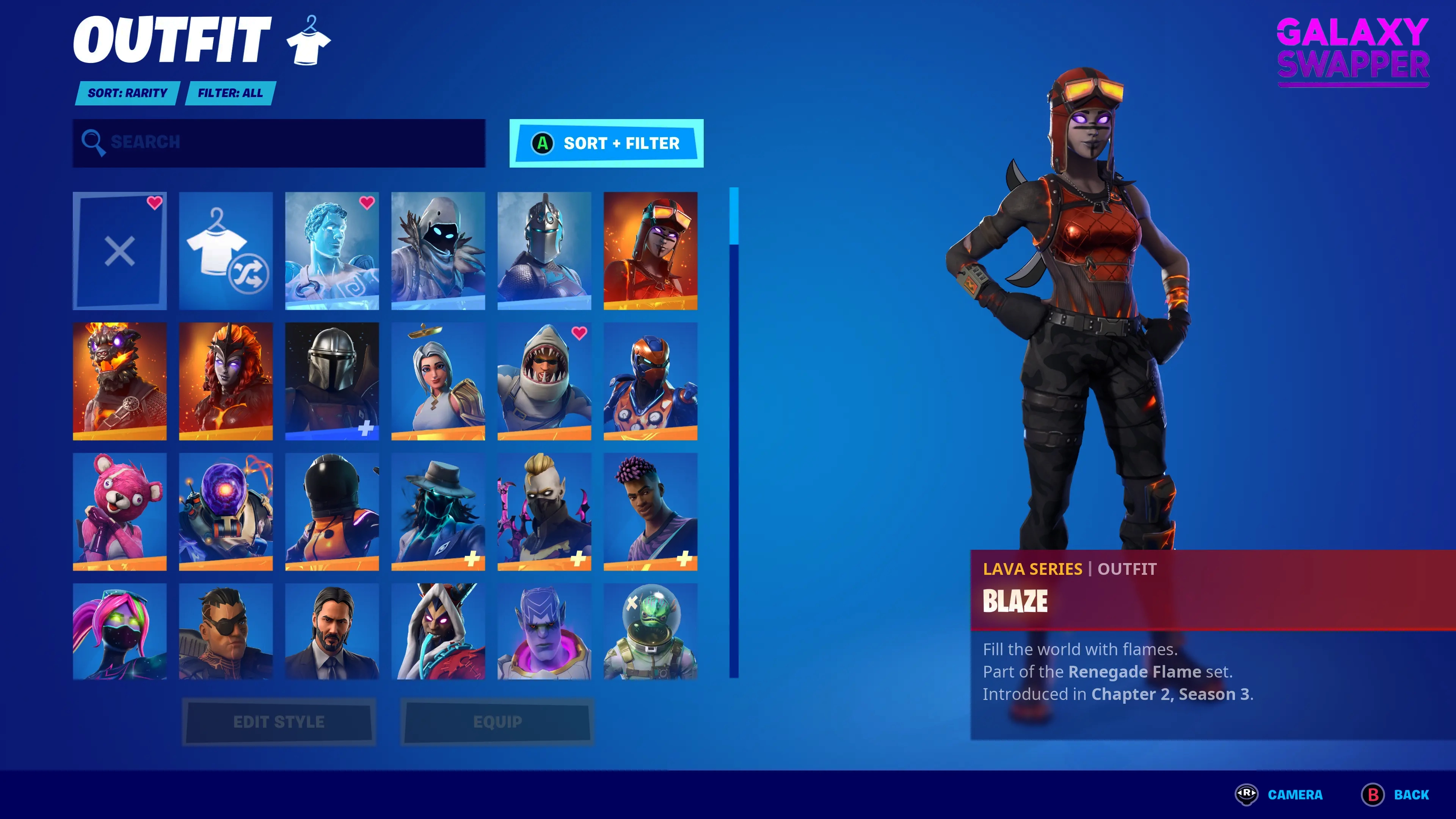Click the Equip button
Image resolution: width=1456 pixels, height=819 pixels.
coord(497,722)
